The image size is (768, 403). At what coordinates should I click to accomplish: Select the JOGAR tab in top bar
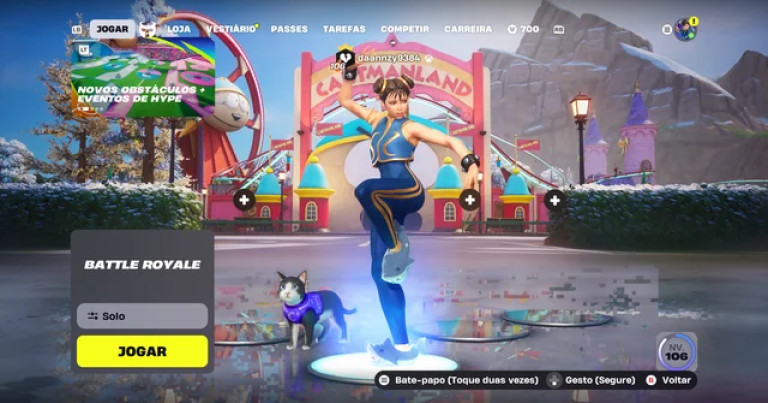[112, 29]
